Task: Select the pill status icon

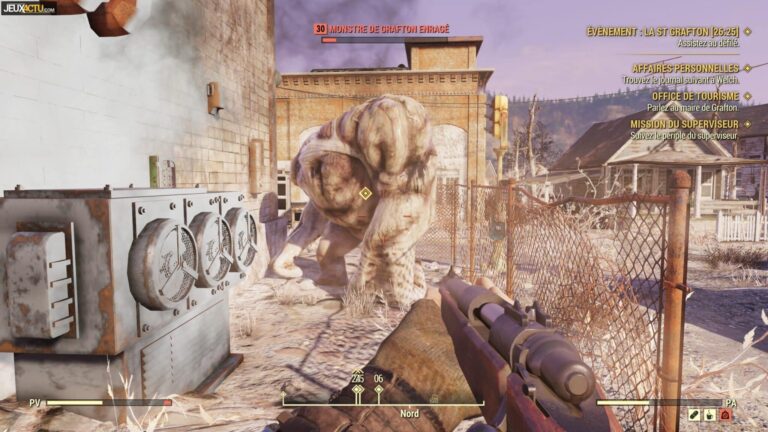Action: pyautogui.click(x=694, y=415)
